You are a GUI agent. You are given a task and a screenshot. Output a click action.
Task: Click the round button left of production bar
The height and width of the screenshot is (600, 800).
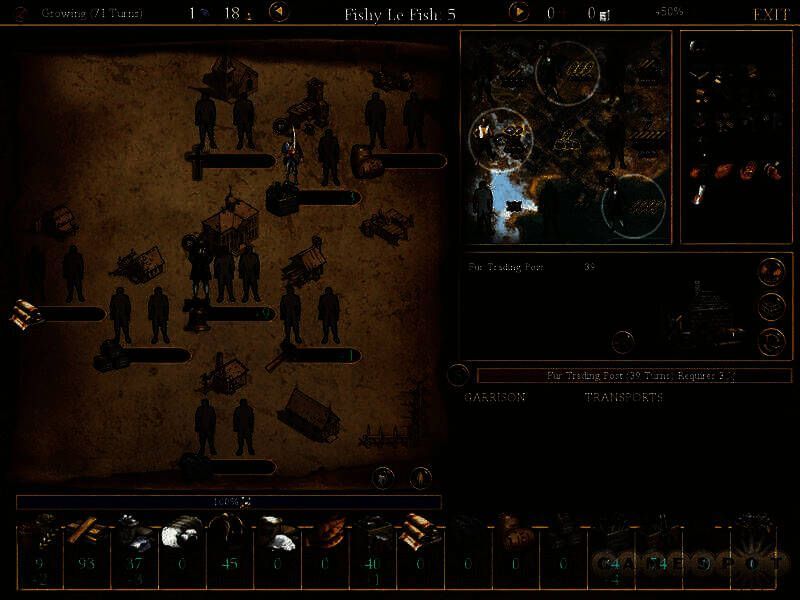click(x=458, y=376)
